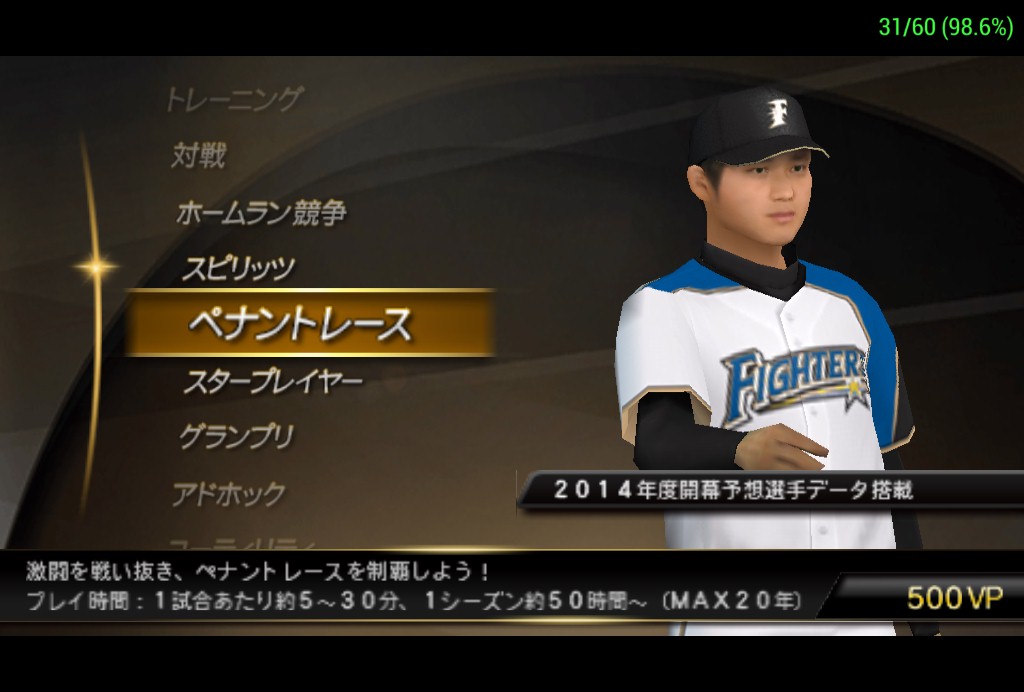Start the highlighted ペナントレース mode
Viewport: 1024px width, 692px height.
(x=300, y=324)
